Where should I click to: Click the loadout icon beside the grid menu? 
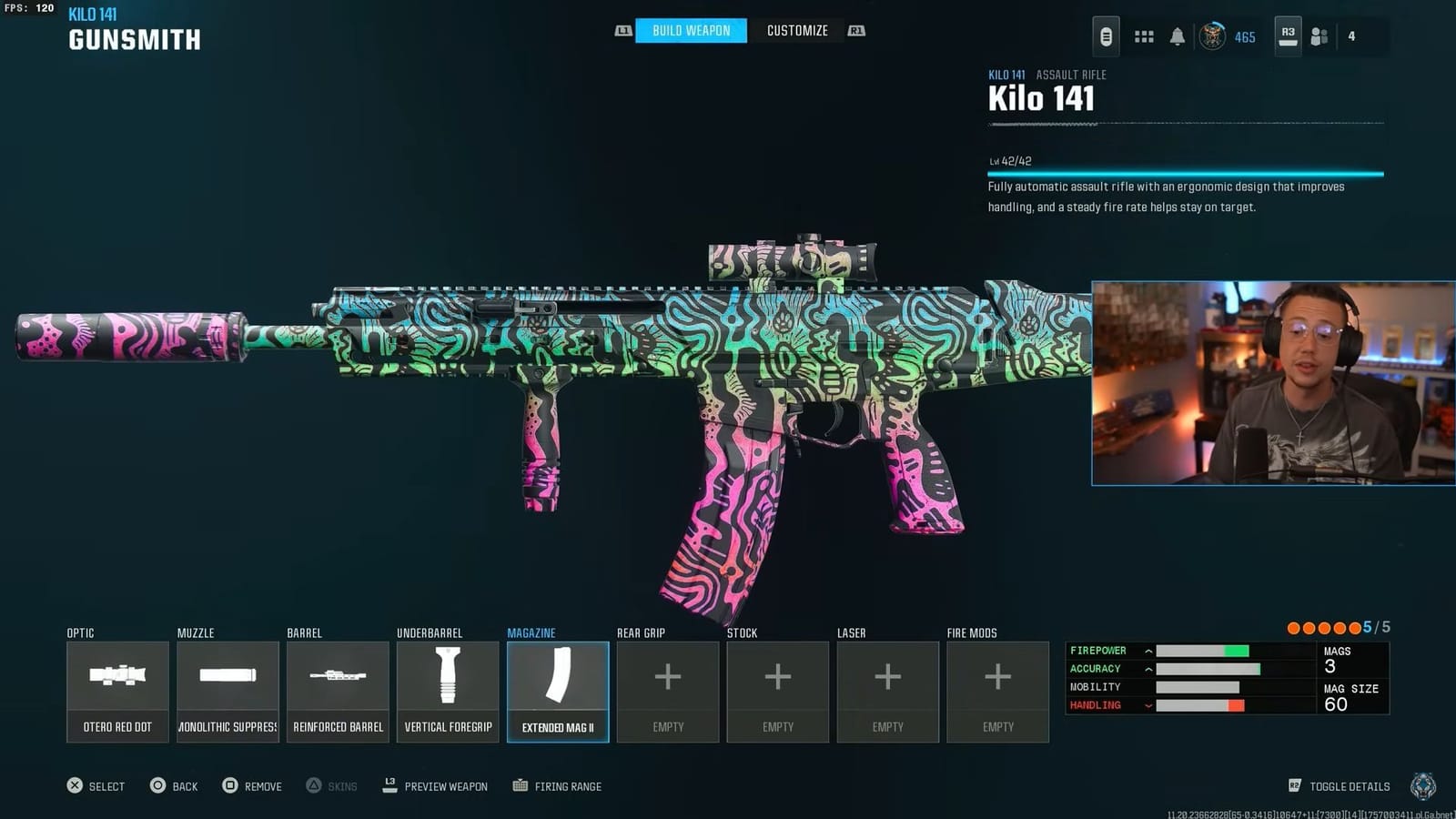coord(1107,36)
